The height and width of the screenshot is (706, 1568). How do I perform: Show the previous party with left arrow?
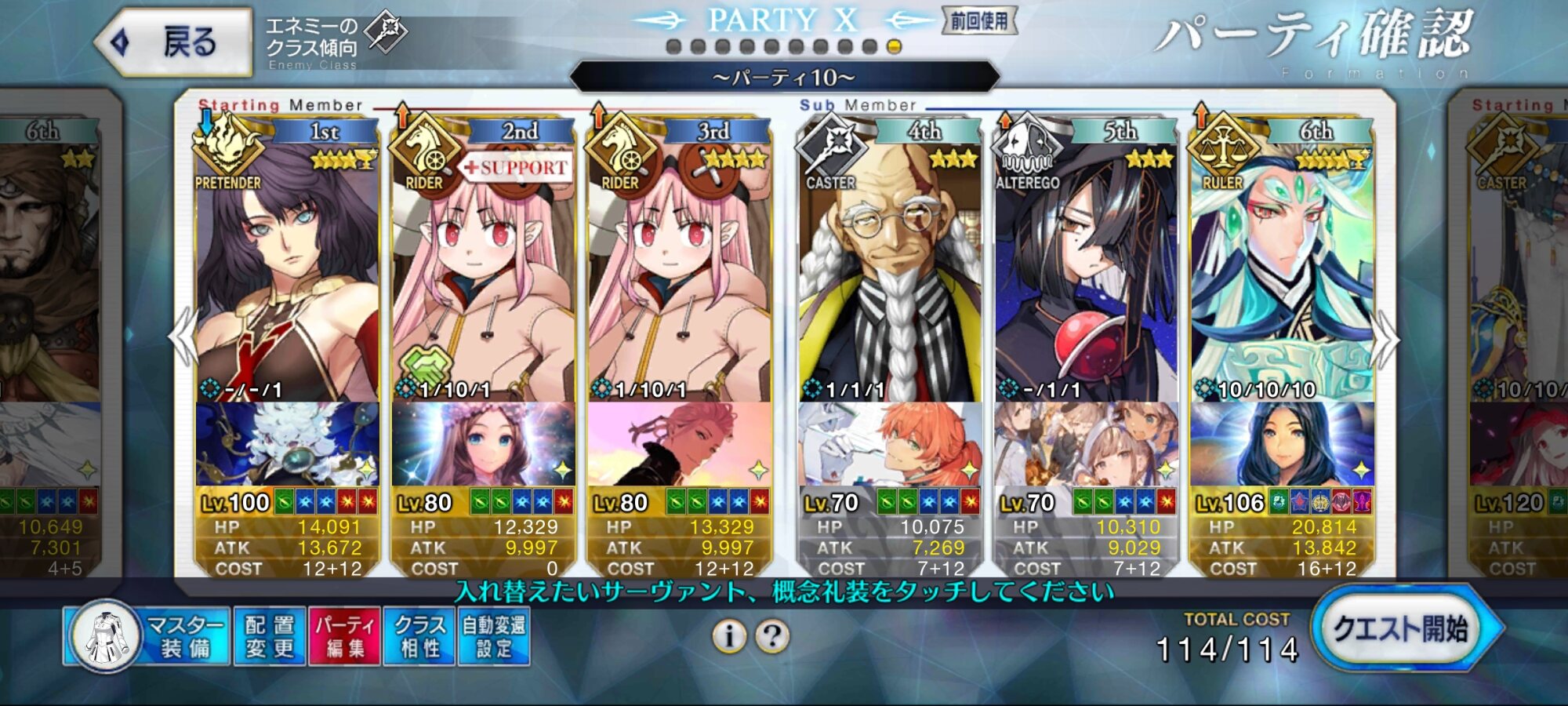coord(183,337)
